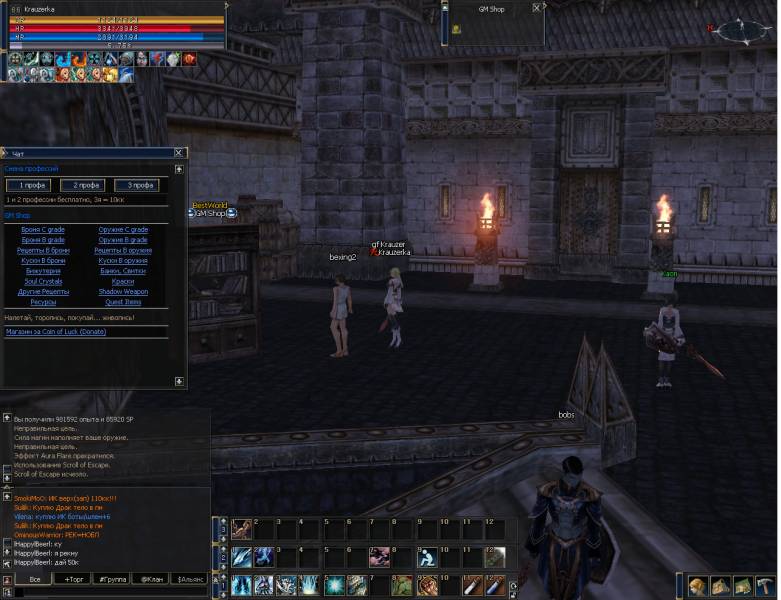Choose the "1 профа" profession button

(27, 185)
